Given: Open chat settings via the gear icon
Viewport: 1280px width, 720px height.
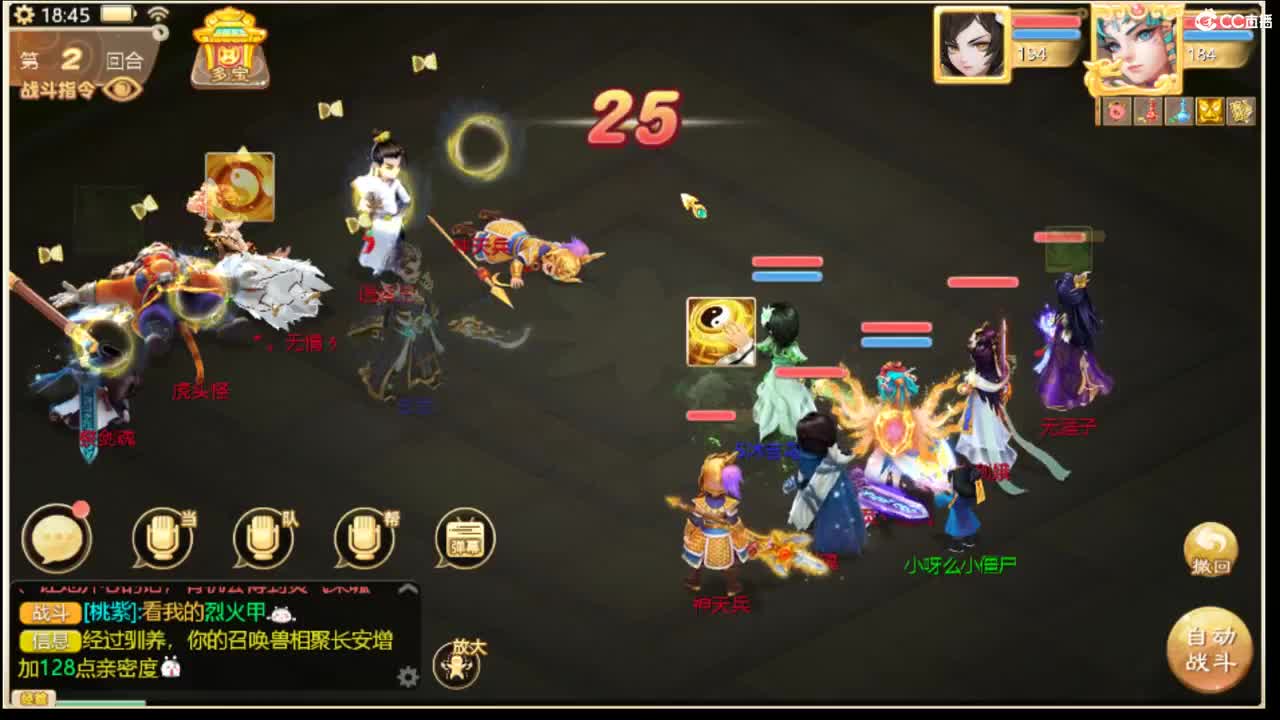Looking at the screenshot, I should (x=407, y=676).
